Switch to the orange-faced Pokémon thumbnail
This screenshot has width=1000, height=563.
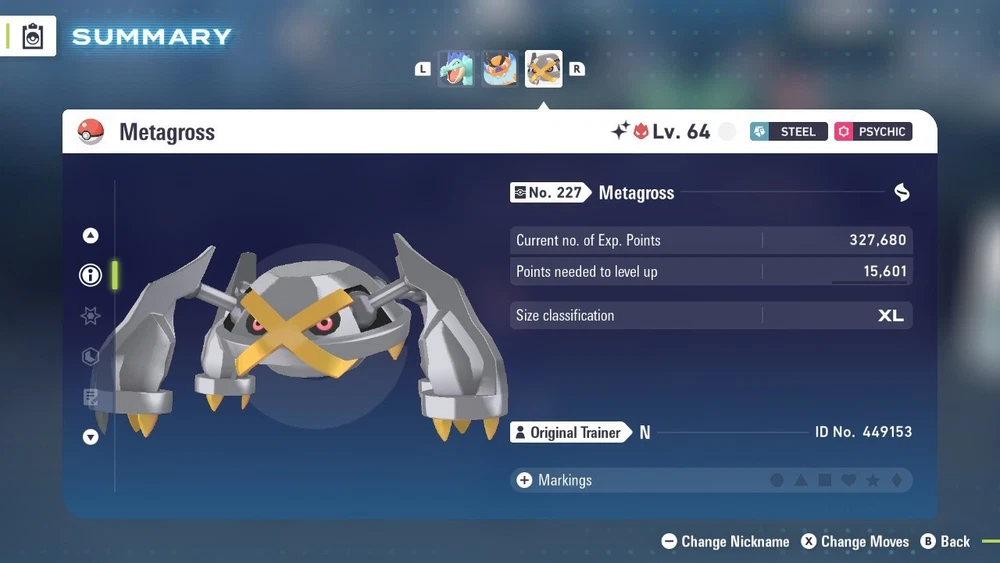pyautogui.click(x=500, y=70)
